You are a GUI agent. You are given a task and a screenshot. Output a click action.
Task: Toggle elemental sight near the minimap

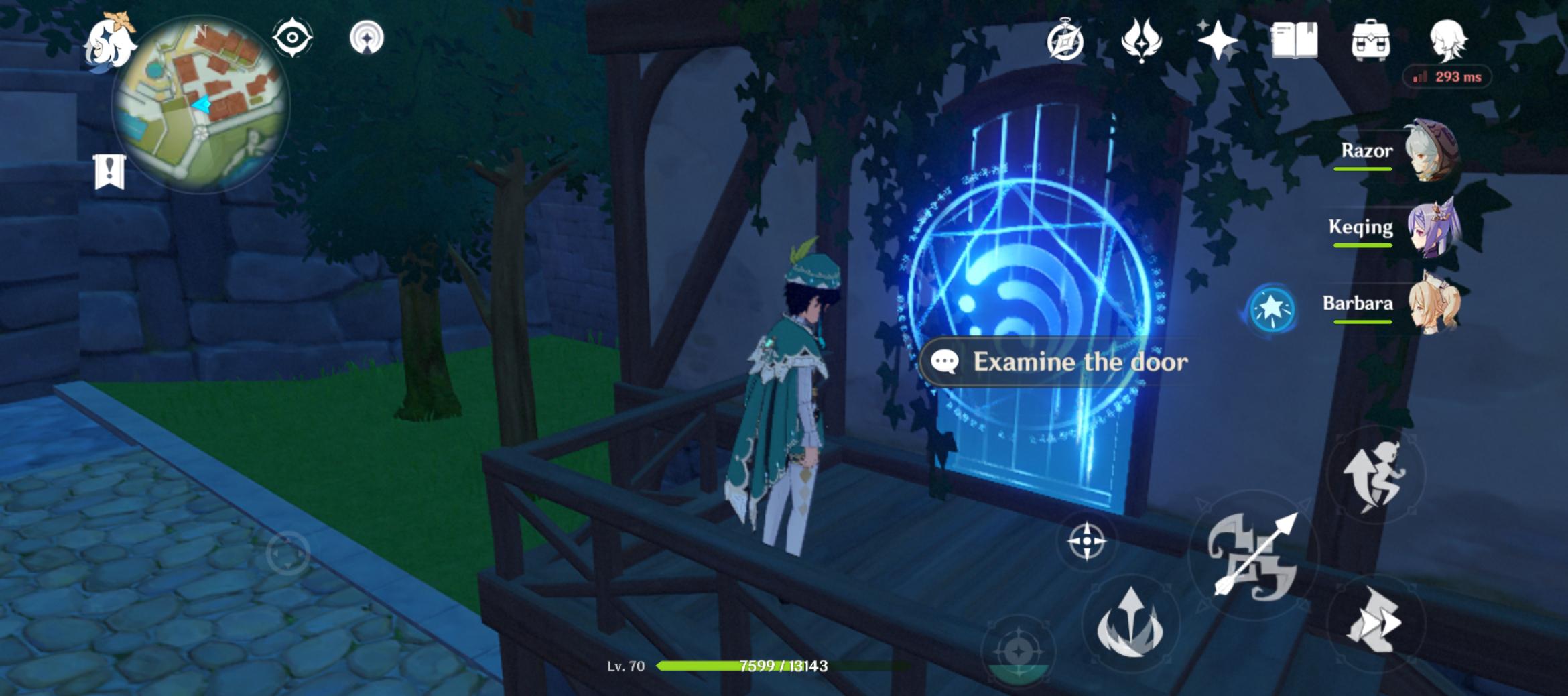(x=293, y=37)
